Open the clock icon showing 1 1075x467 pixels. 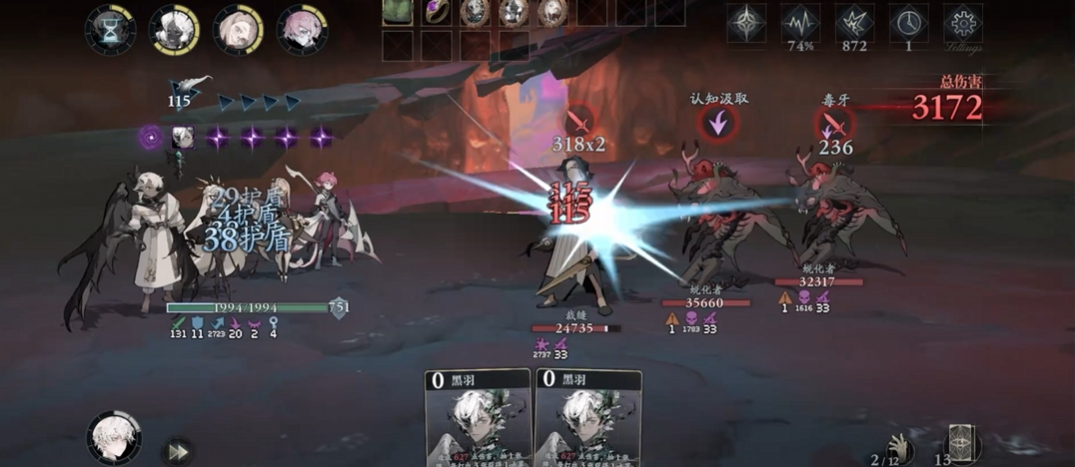coord(909,23)
